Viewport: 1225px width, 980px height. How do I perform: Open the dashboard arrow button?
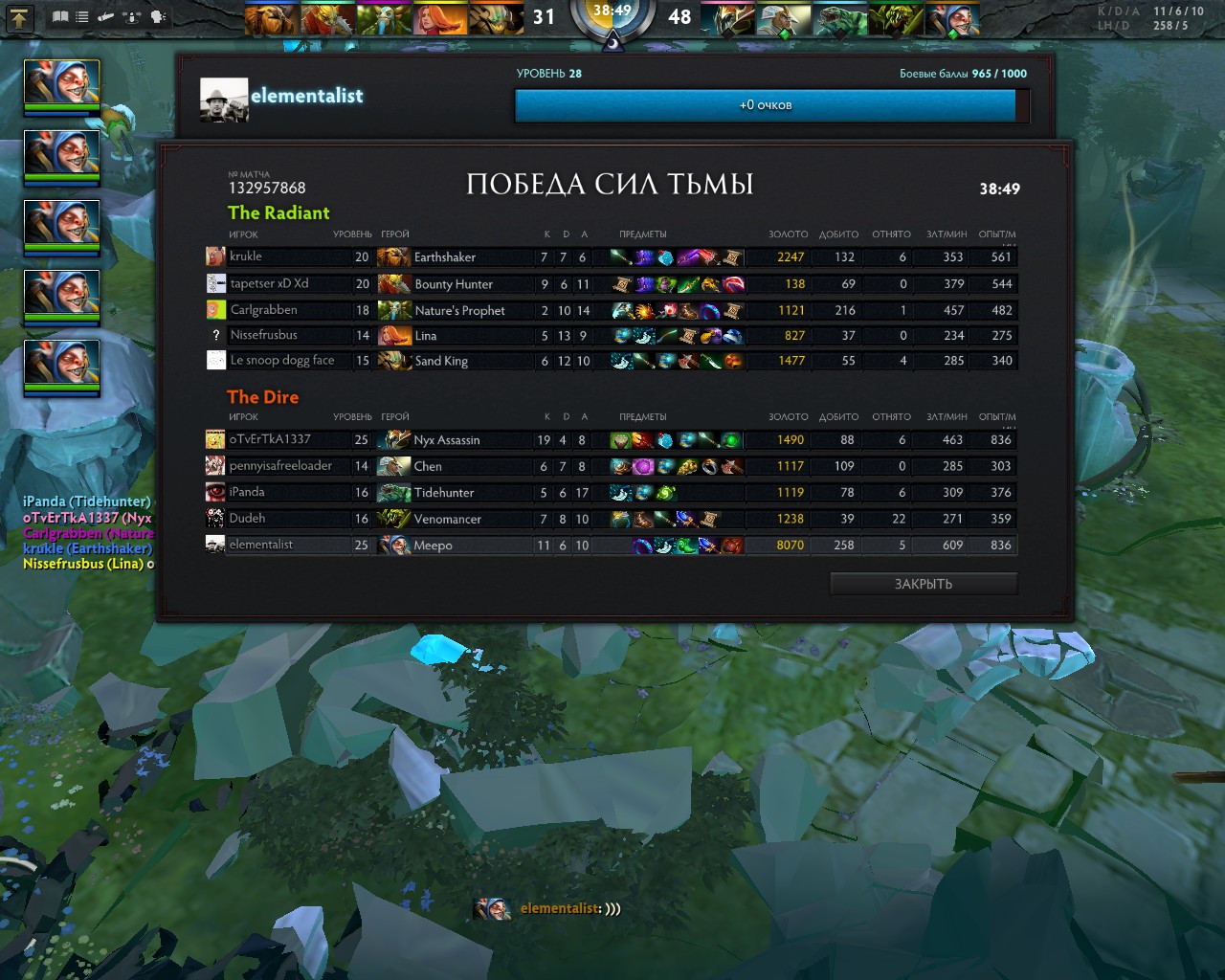(x=20, y=16)
